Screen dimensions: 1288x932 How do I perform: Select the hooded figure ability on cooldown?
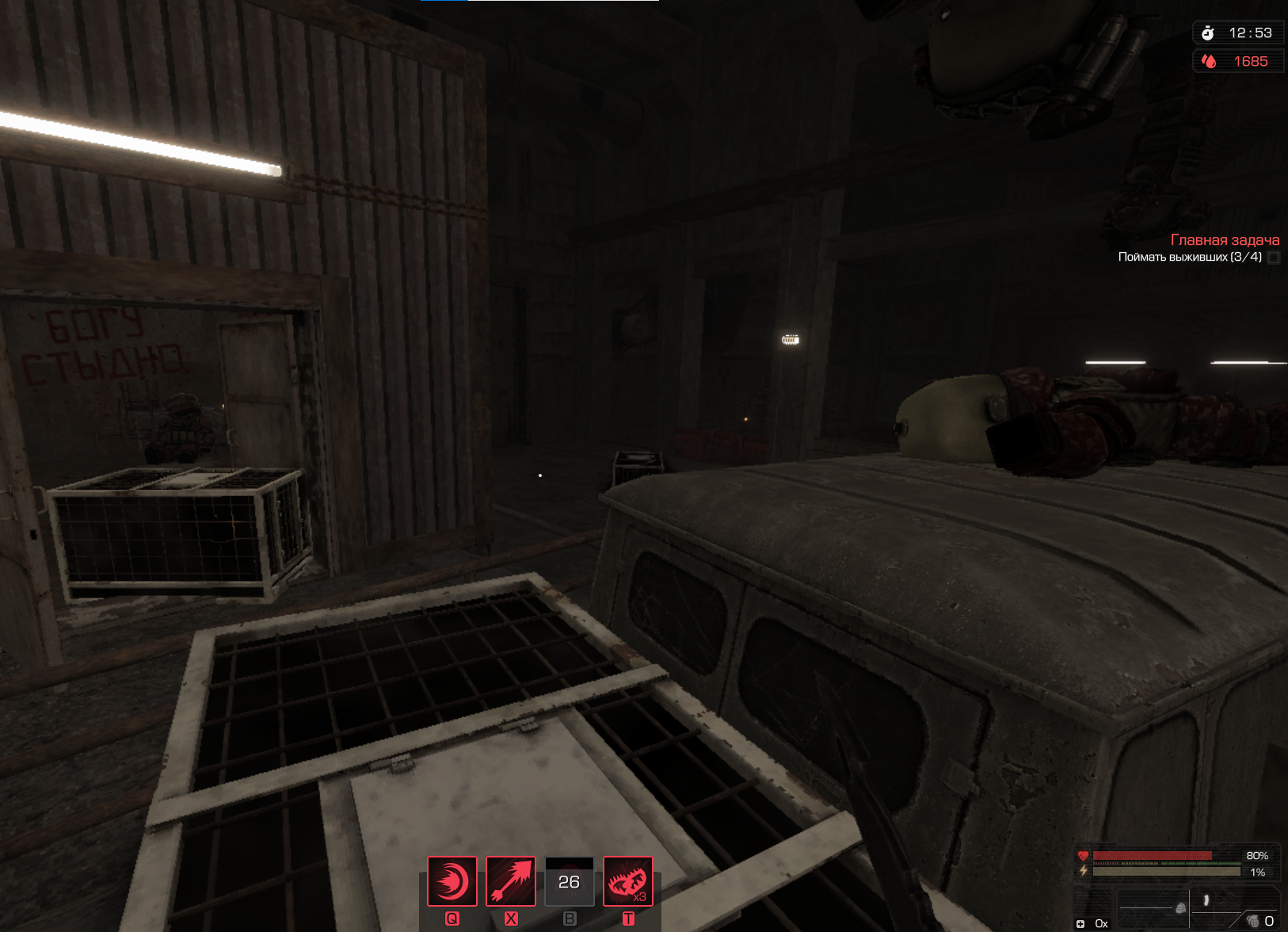[x=570, y=880]
